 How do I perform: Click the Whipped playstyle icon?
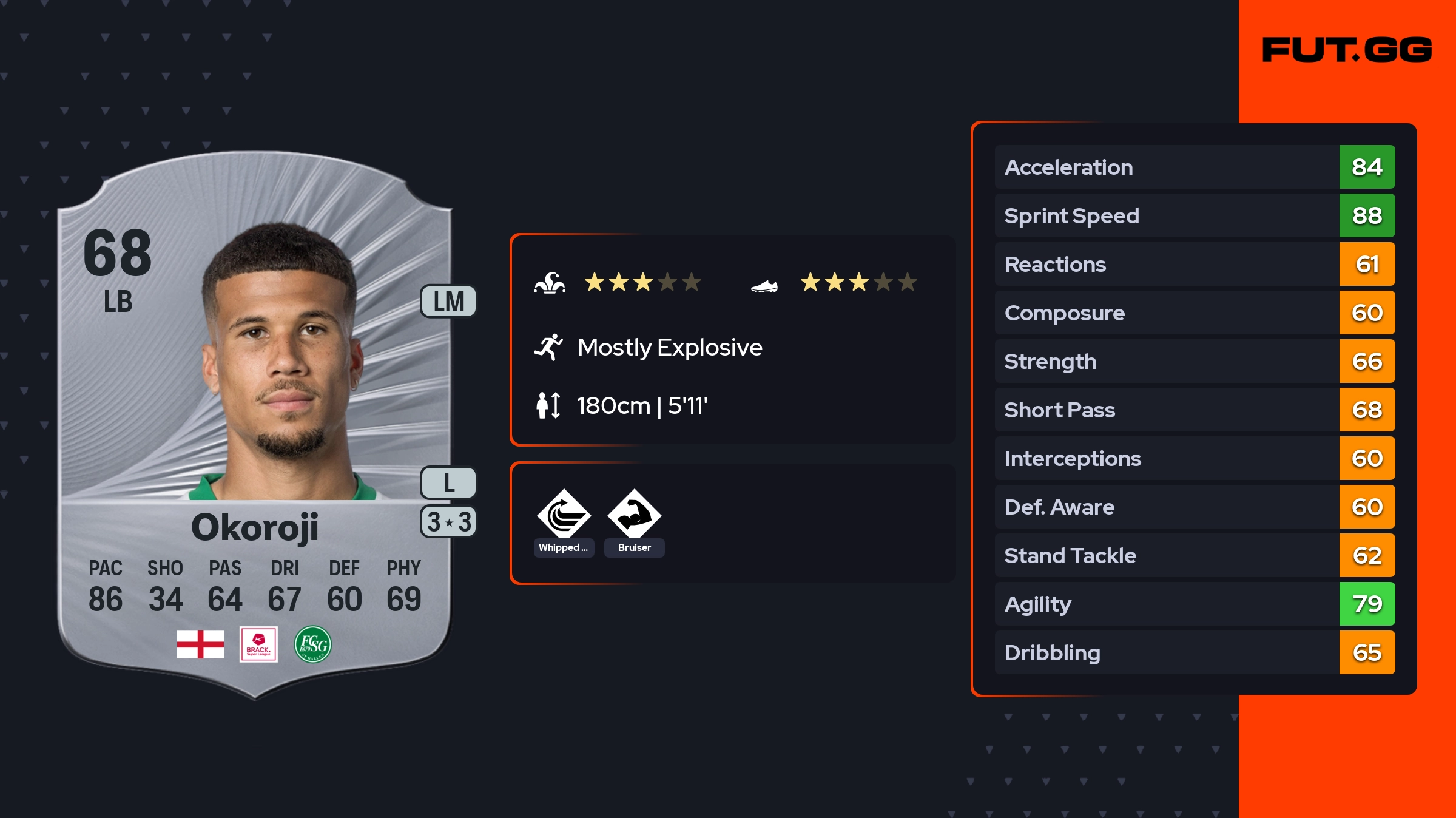(564, 515)
